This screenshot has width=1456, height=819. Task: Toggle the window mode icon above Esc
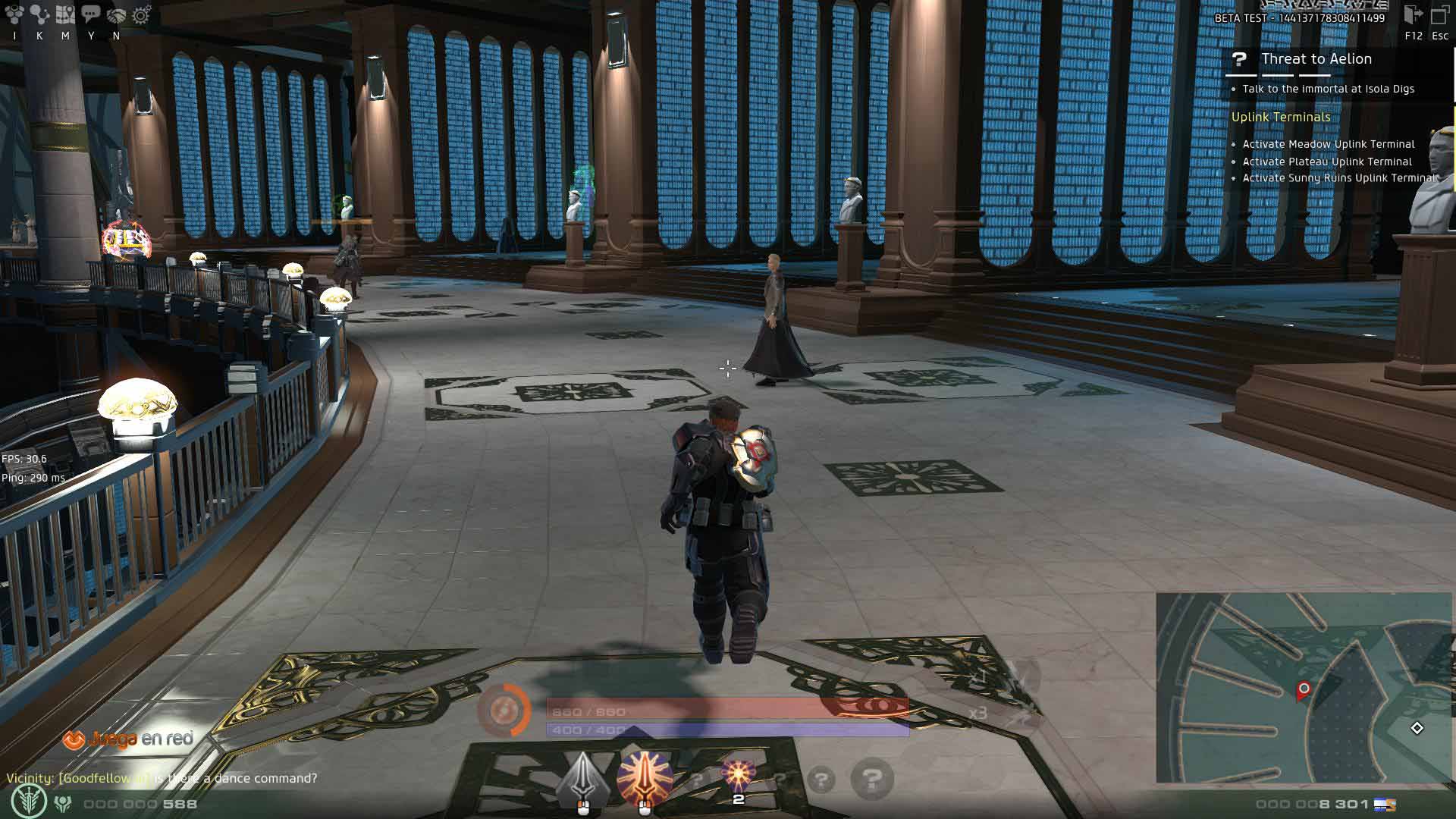click(x=1439, y=15)
